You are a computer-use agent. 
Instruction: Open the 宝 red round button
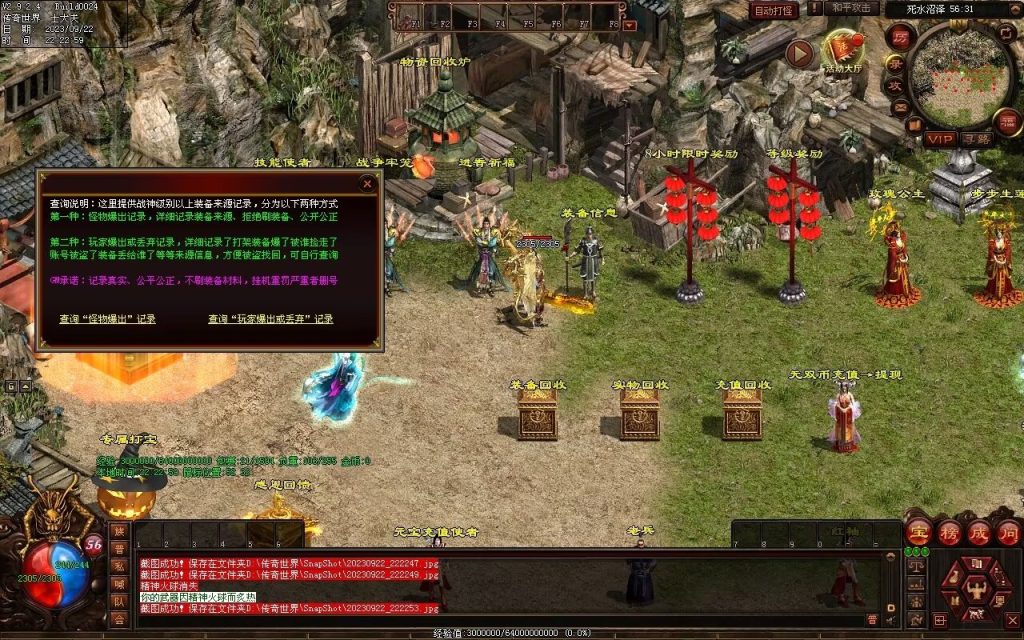[918, 532]
